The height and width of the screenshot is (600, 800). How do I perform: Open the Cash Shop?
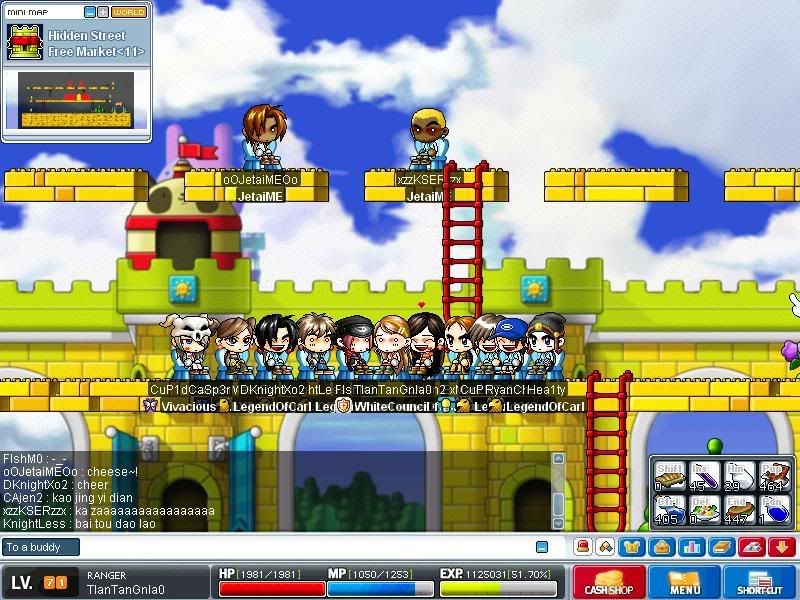click(609, 583)
